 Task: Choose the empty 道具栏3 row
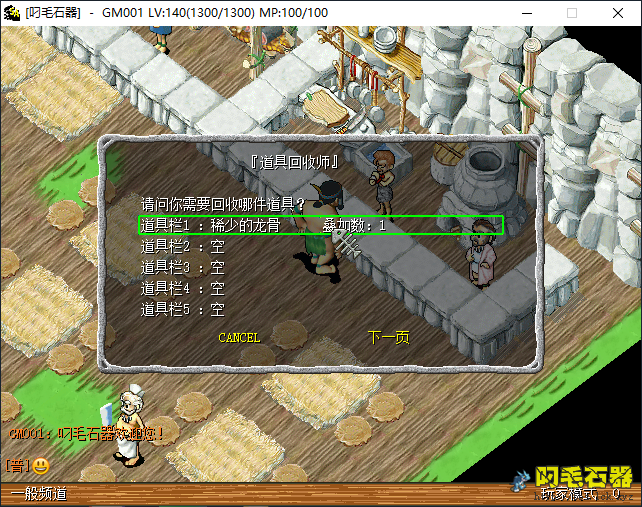point(183,267)
